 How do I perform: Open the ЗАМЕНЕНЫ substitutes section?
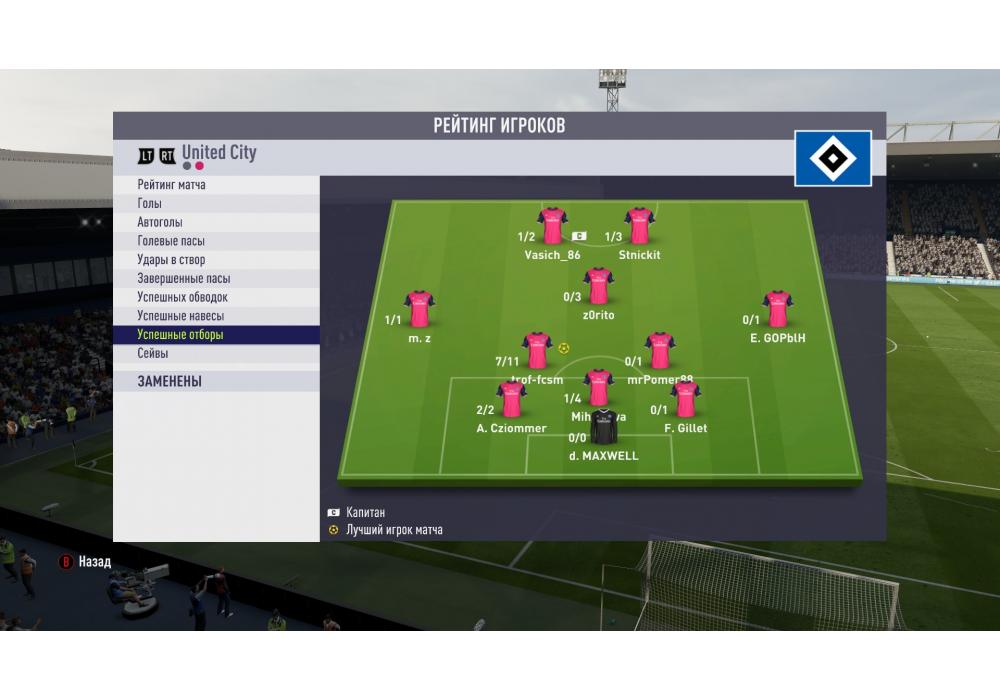pyautogui.click(x=170, y=381)
